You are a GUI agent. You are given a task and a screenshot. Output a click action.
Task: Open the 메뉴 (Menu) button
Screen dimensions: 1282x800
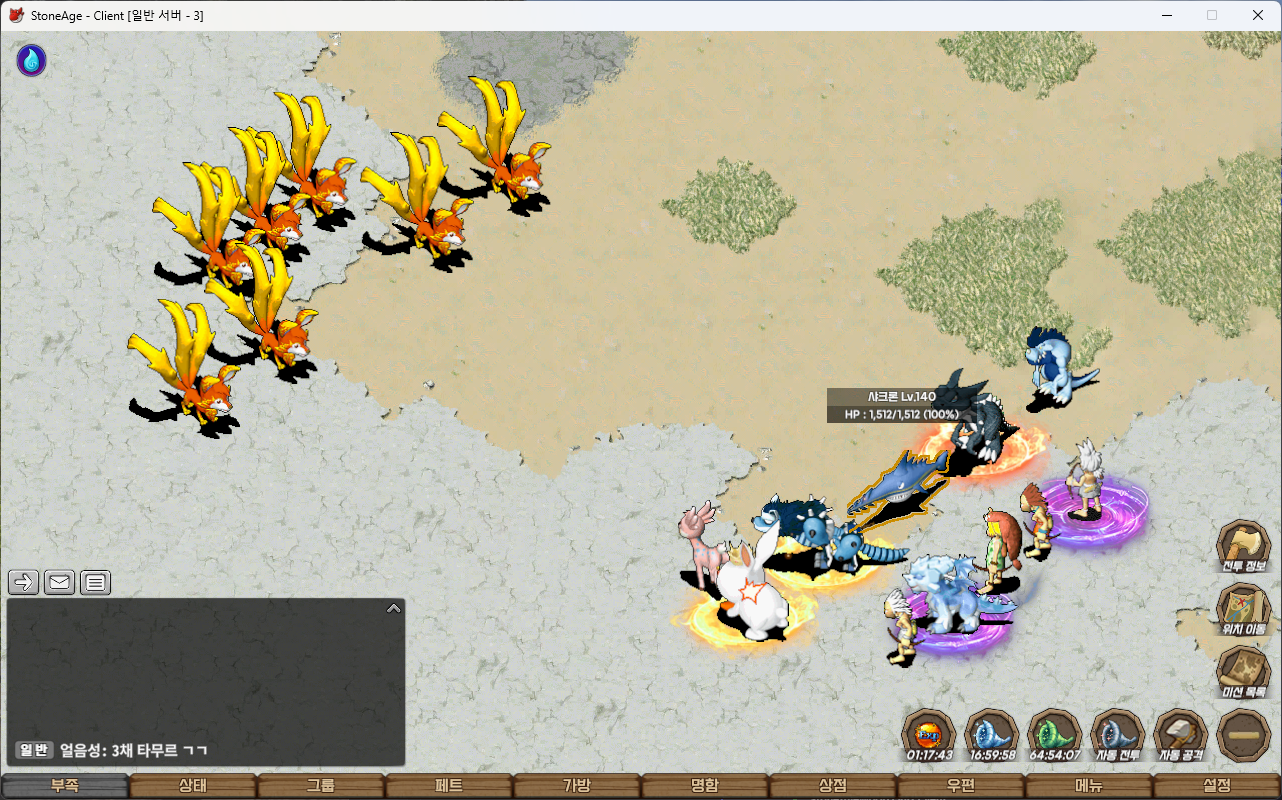point(1089,786)
